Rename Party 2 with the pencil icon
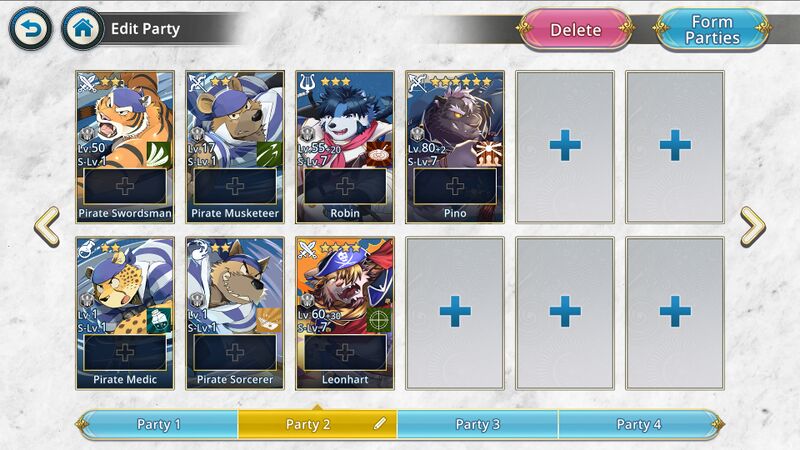This screenshot has width=800, height=450. point(380,424)
